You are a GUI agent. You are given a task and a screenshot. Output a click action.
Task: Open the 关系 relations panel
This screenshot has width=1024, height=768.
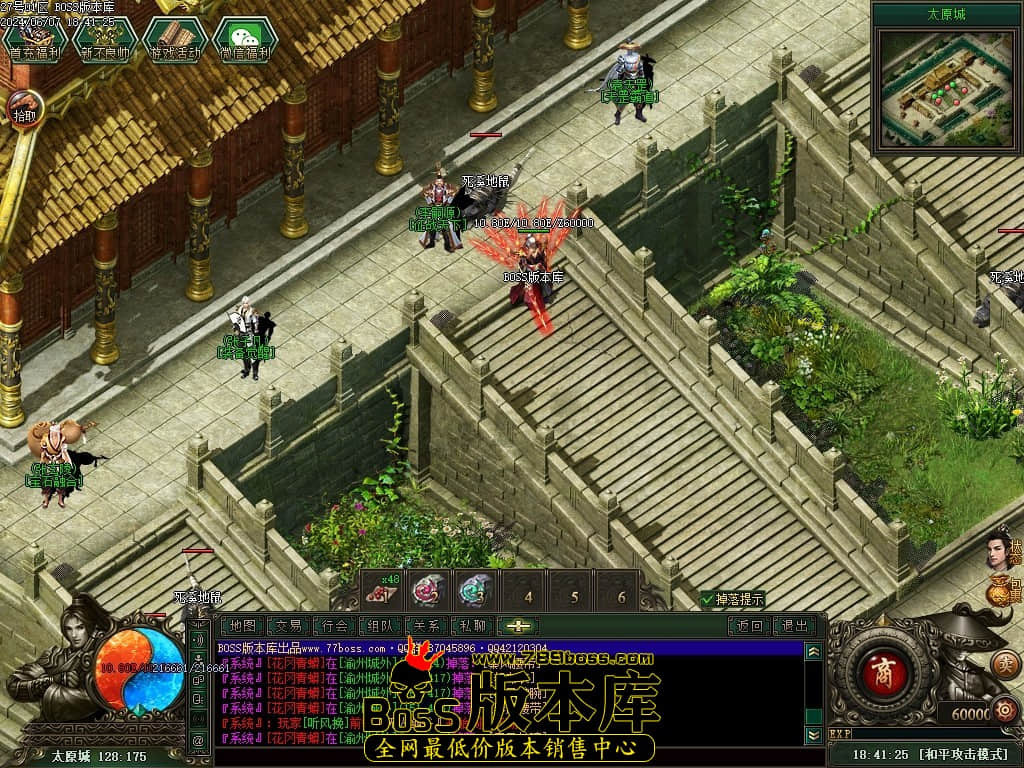426,626
